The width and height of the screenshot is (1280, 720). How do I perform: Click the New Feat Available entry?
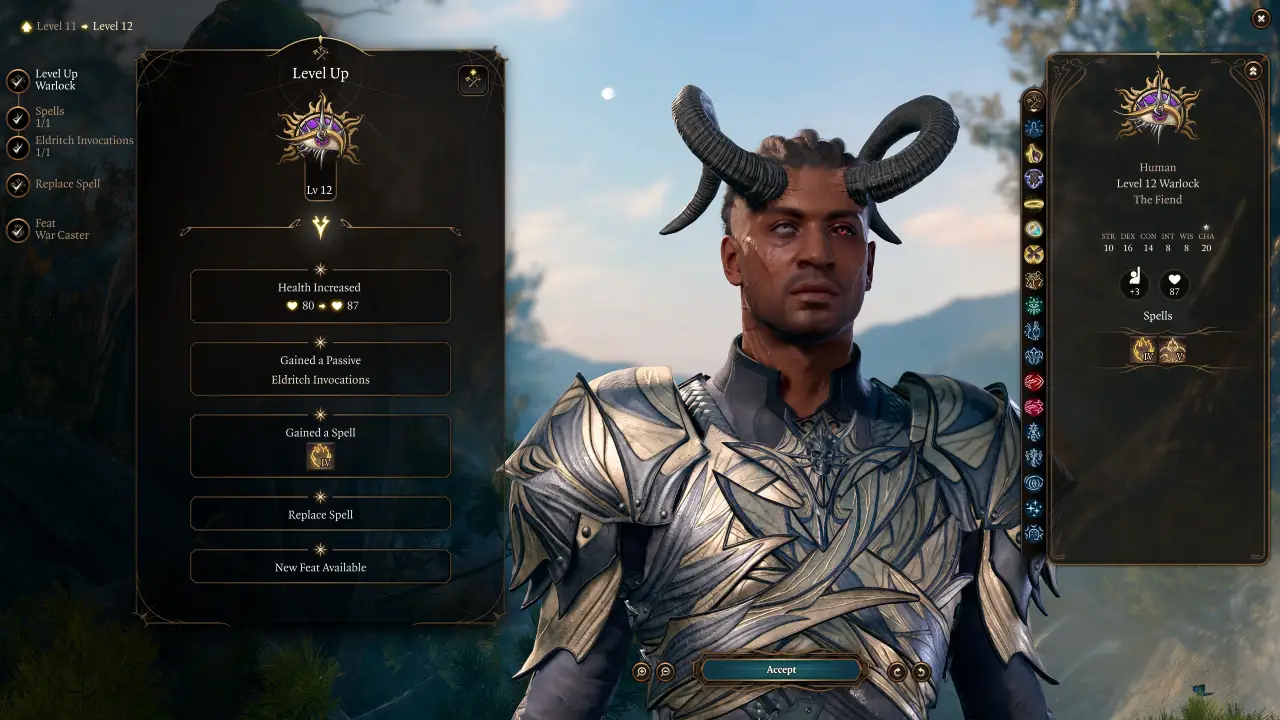point(320,566)
